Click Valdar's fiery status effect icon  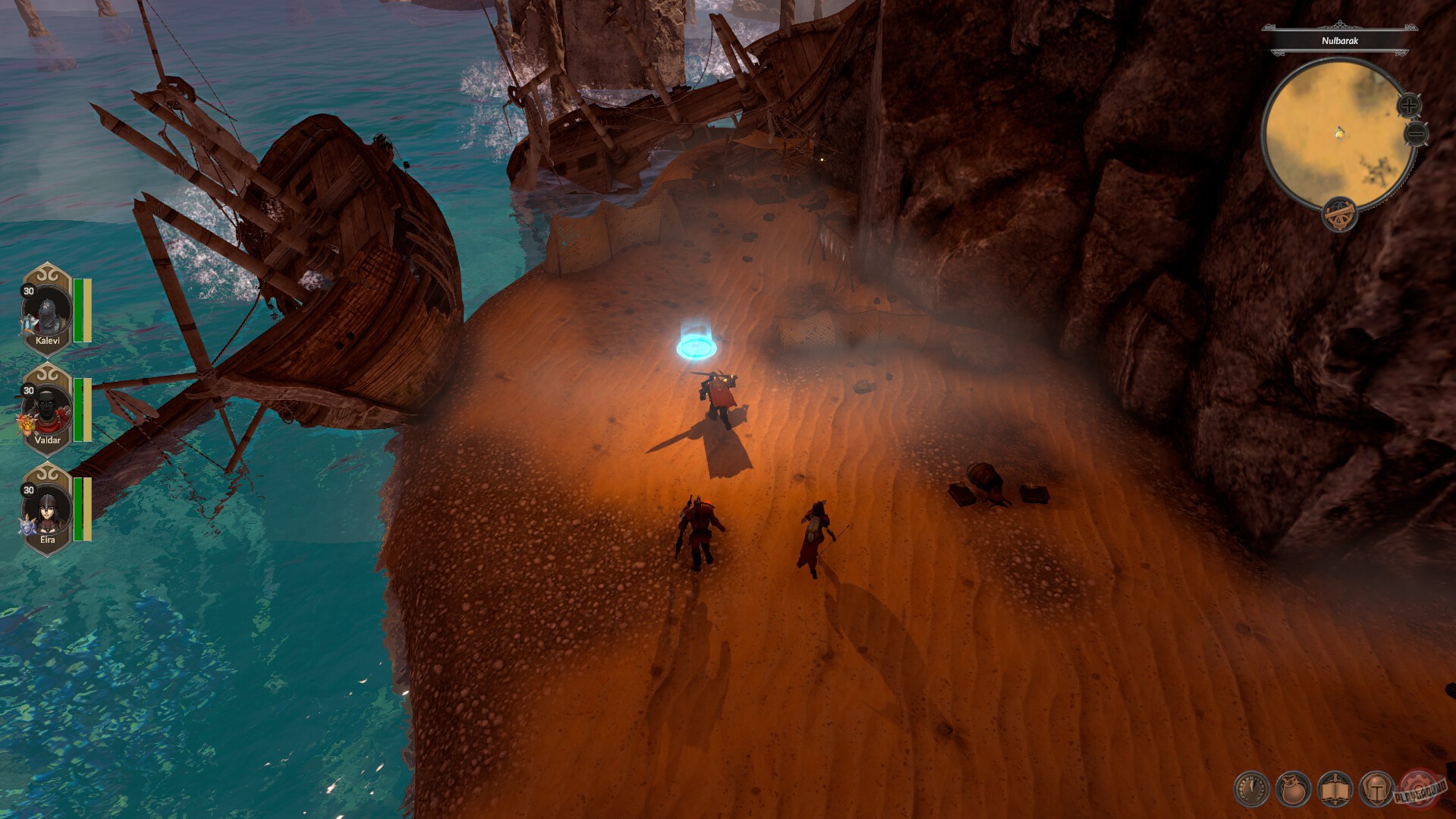pyautogui.click(x=25, y=424)
